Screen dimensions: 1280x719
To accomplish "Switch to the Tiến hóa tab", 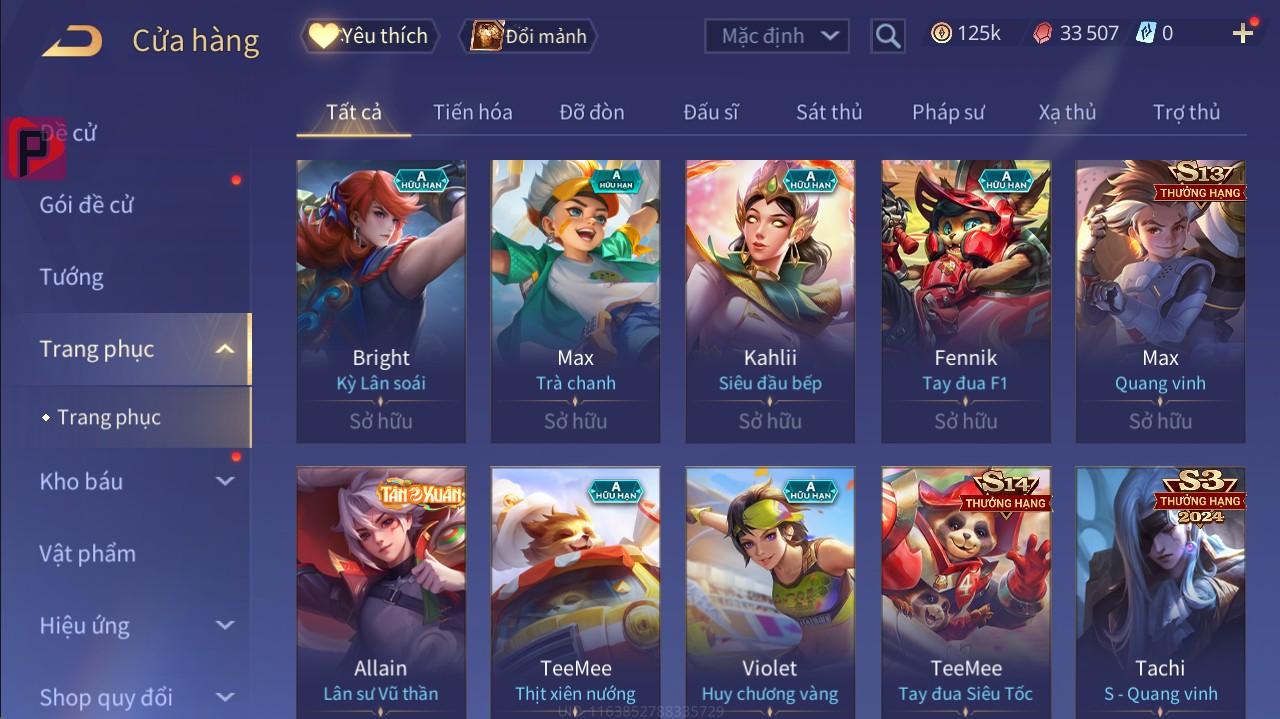I will tap(472, 112).
